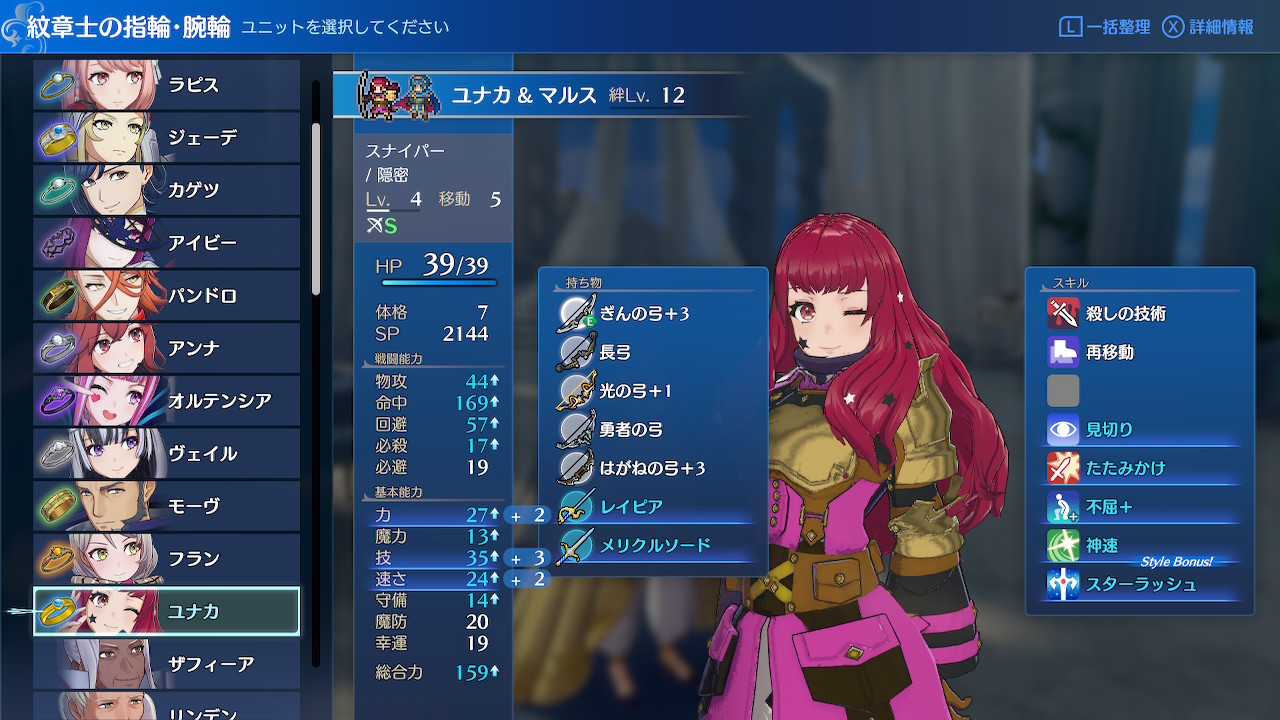
Task: Click the ぎんの弓+3 inventory item
Action: click(644, 314)
